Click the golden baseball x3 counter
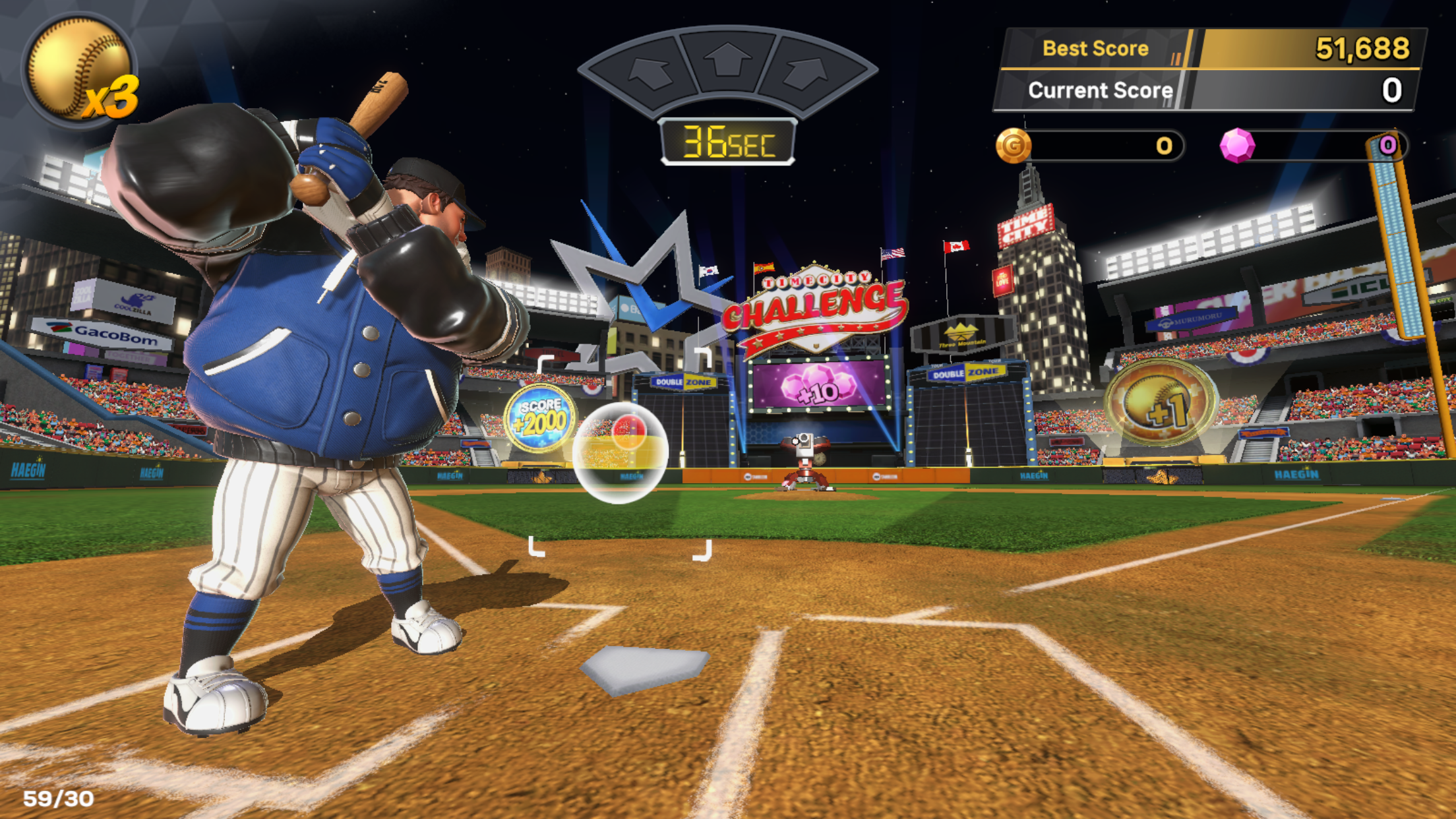This screenshot has width=1456, height=819. tap(79, 69)
